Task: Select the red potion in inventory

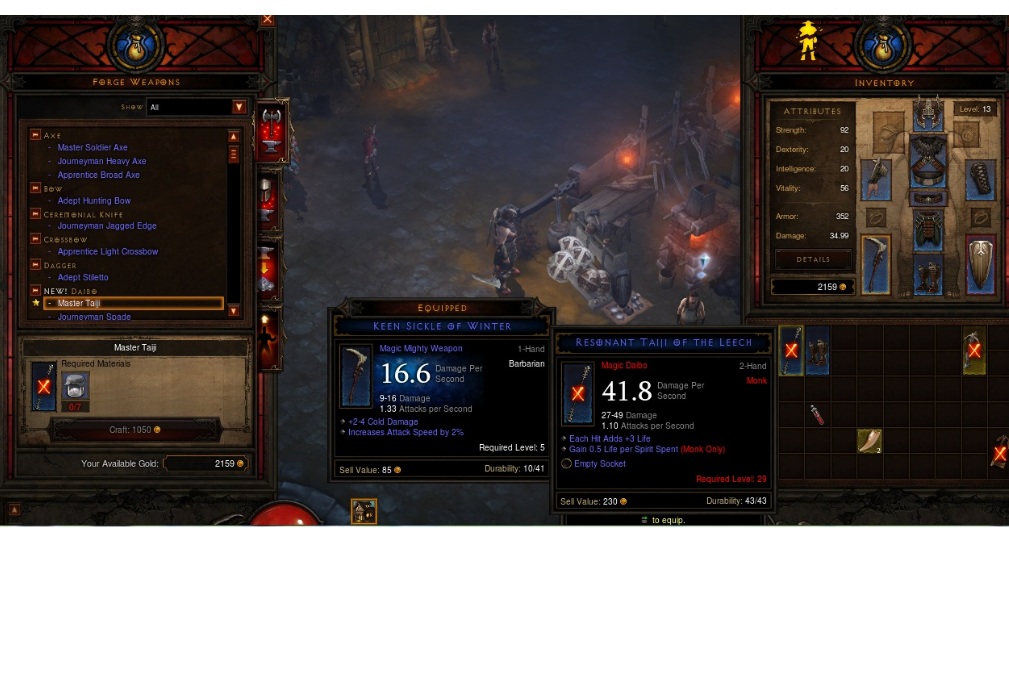Action: [817, 414]
